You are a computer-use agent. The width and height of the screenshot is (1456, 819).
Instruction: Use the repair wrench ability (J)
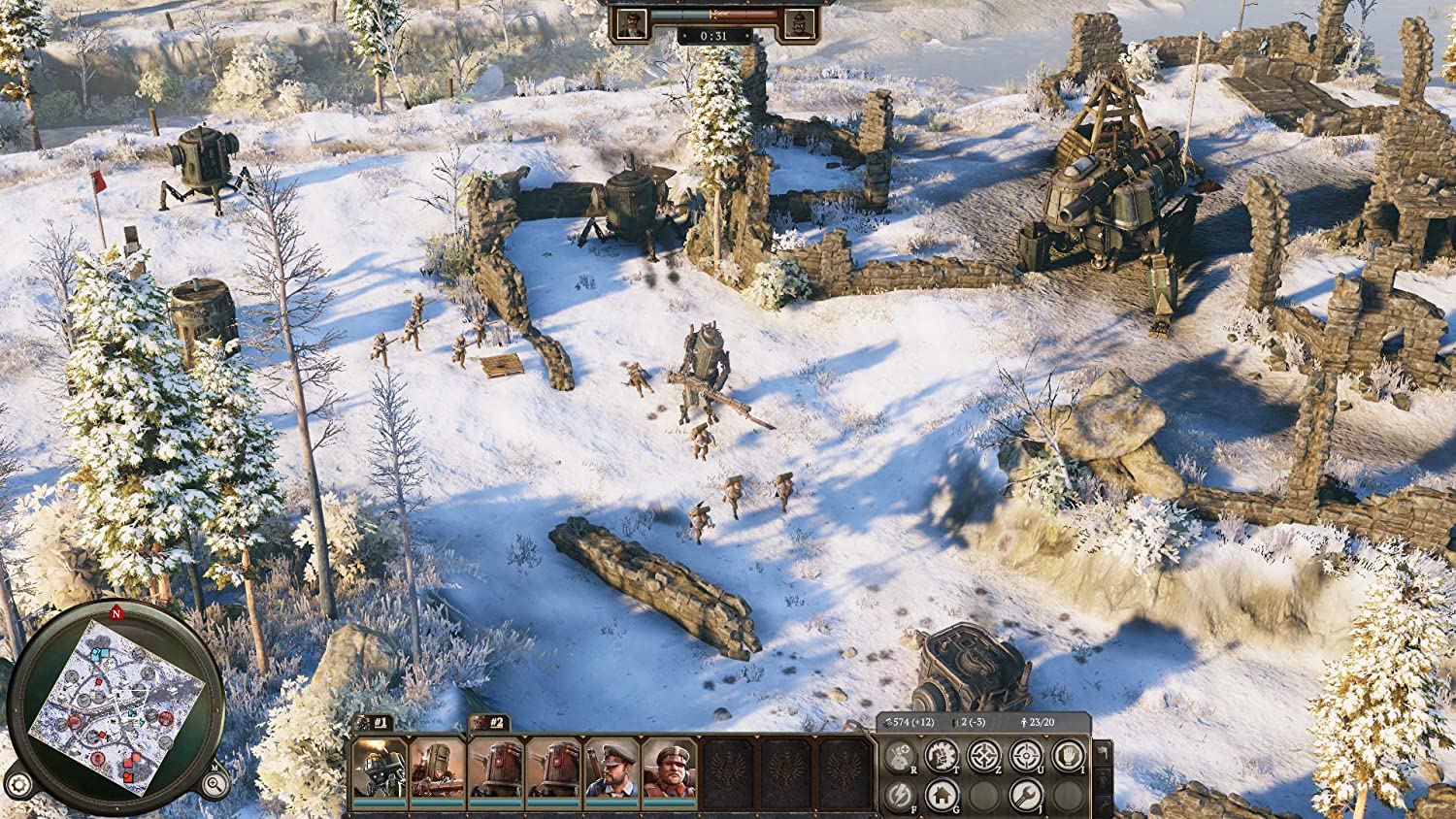tap(1025, 796)
